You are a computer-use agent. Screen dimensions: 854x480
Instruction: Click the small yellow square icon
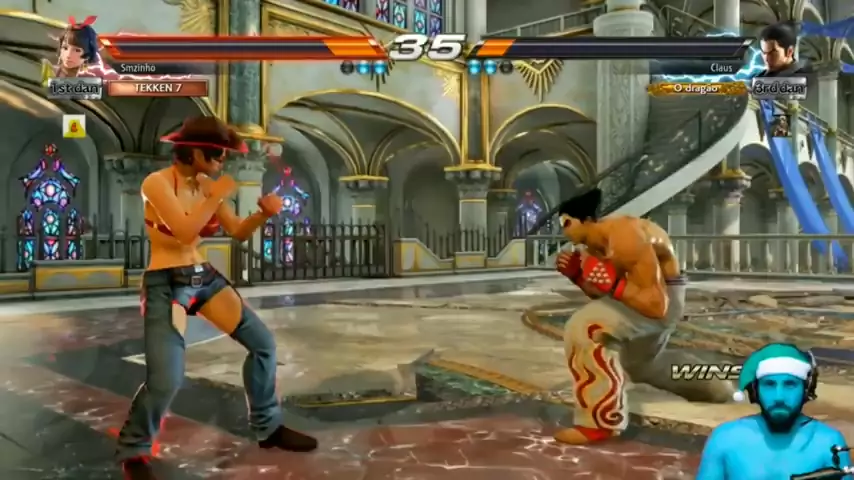(x=73, y=126)
